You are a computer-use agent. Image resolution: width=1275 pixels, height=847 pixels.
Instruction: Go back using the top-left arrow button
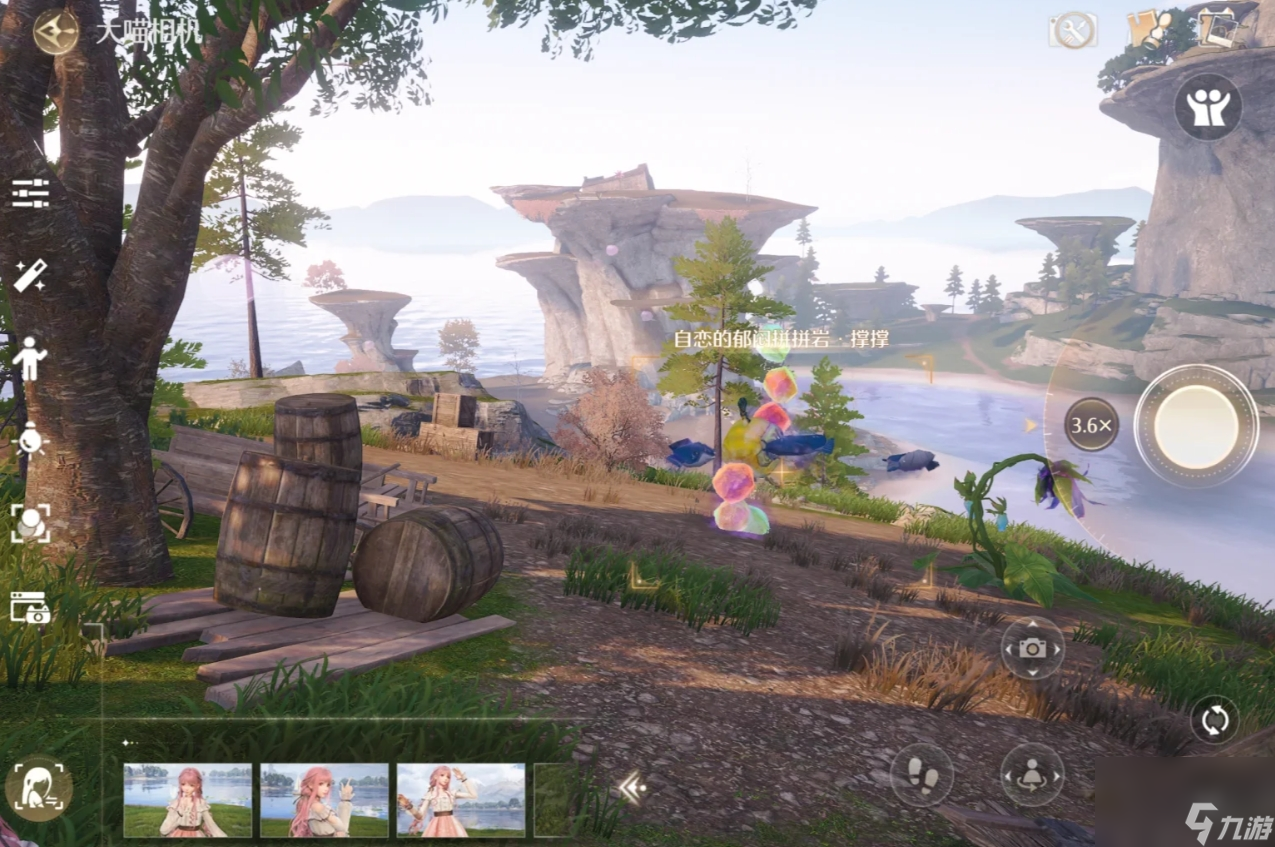pyautogui.click(x=56, y=30)
